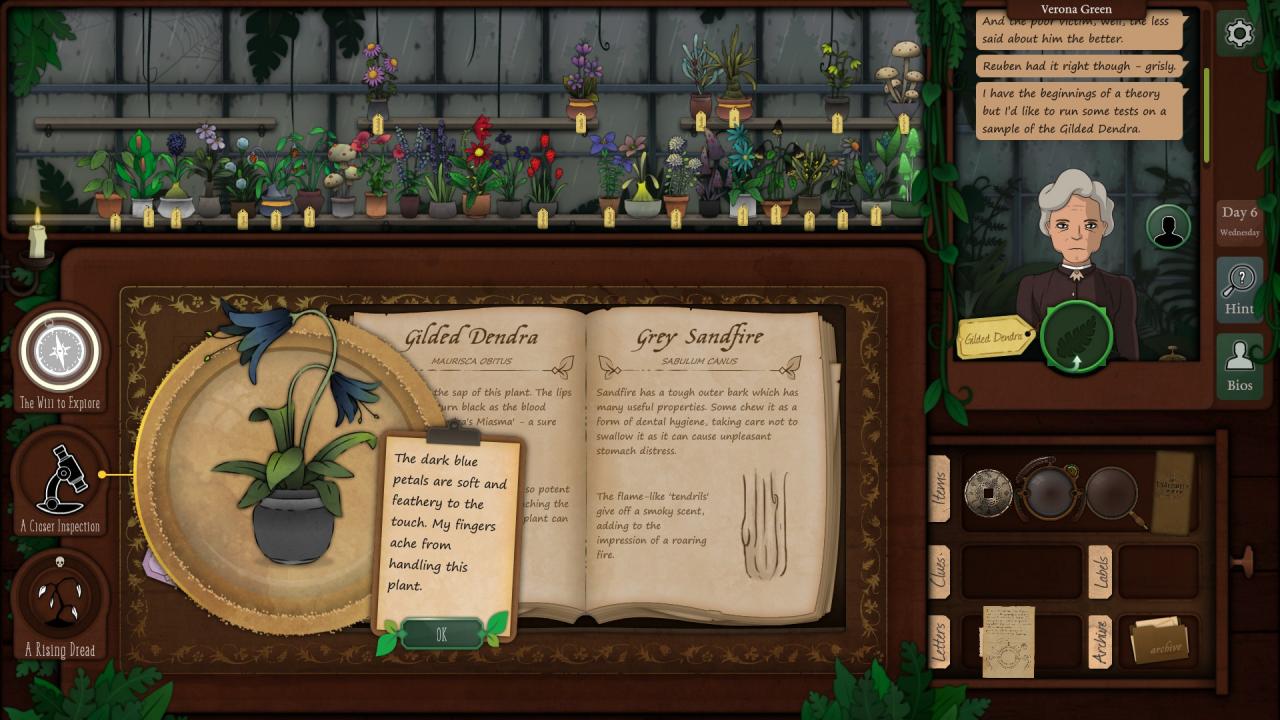Open the Letters drawer tab

pos(940,641)
